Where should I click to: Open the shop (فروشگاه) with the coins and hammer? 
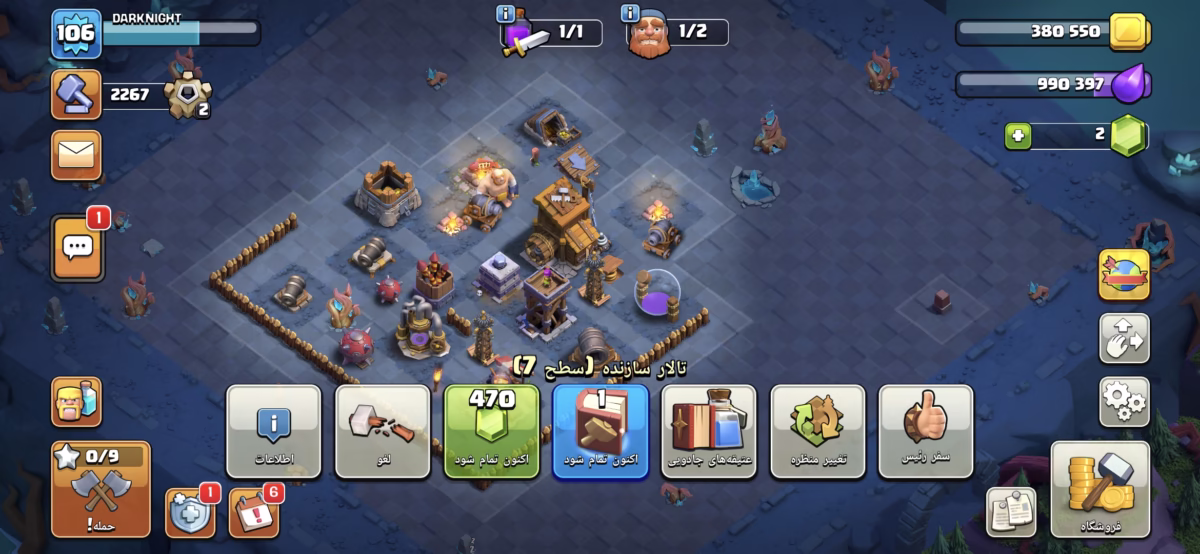point(1099,490)
